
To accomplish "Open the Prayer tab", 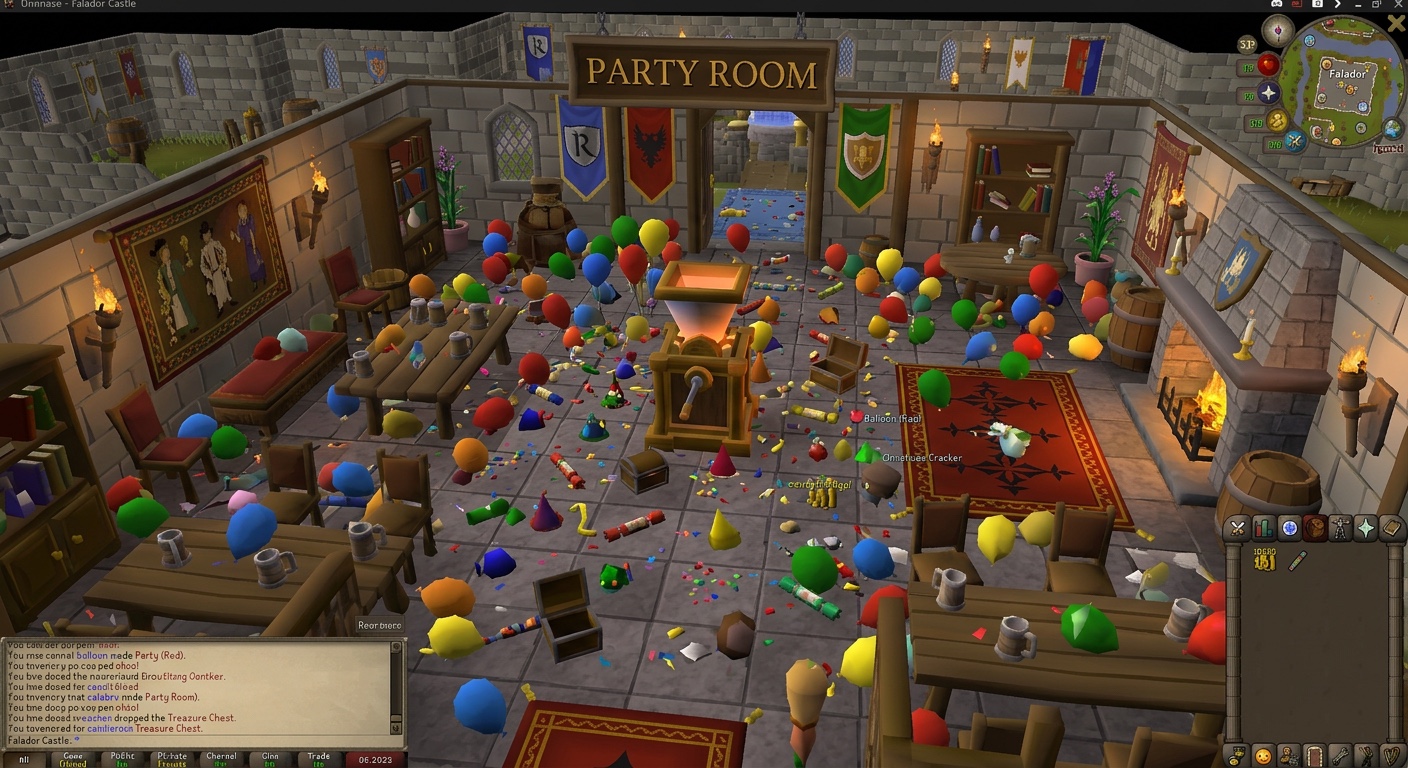I will click(1365, 527).
